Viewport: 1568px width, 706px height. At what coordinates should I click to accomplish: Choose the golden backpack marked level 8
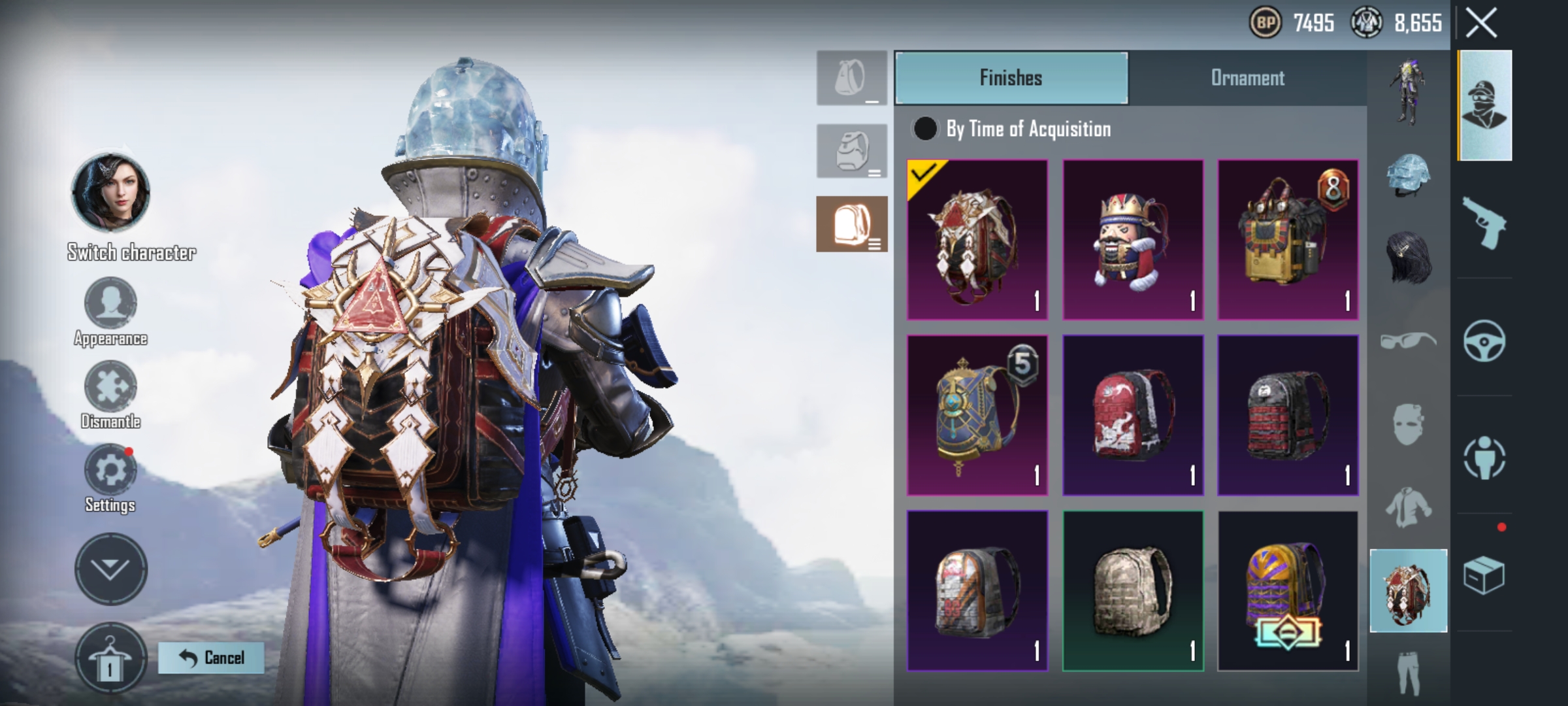coord(1288,240)
